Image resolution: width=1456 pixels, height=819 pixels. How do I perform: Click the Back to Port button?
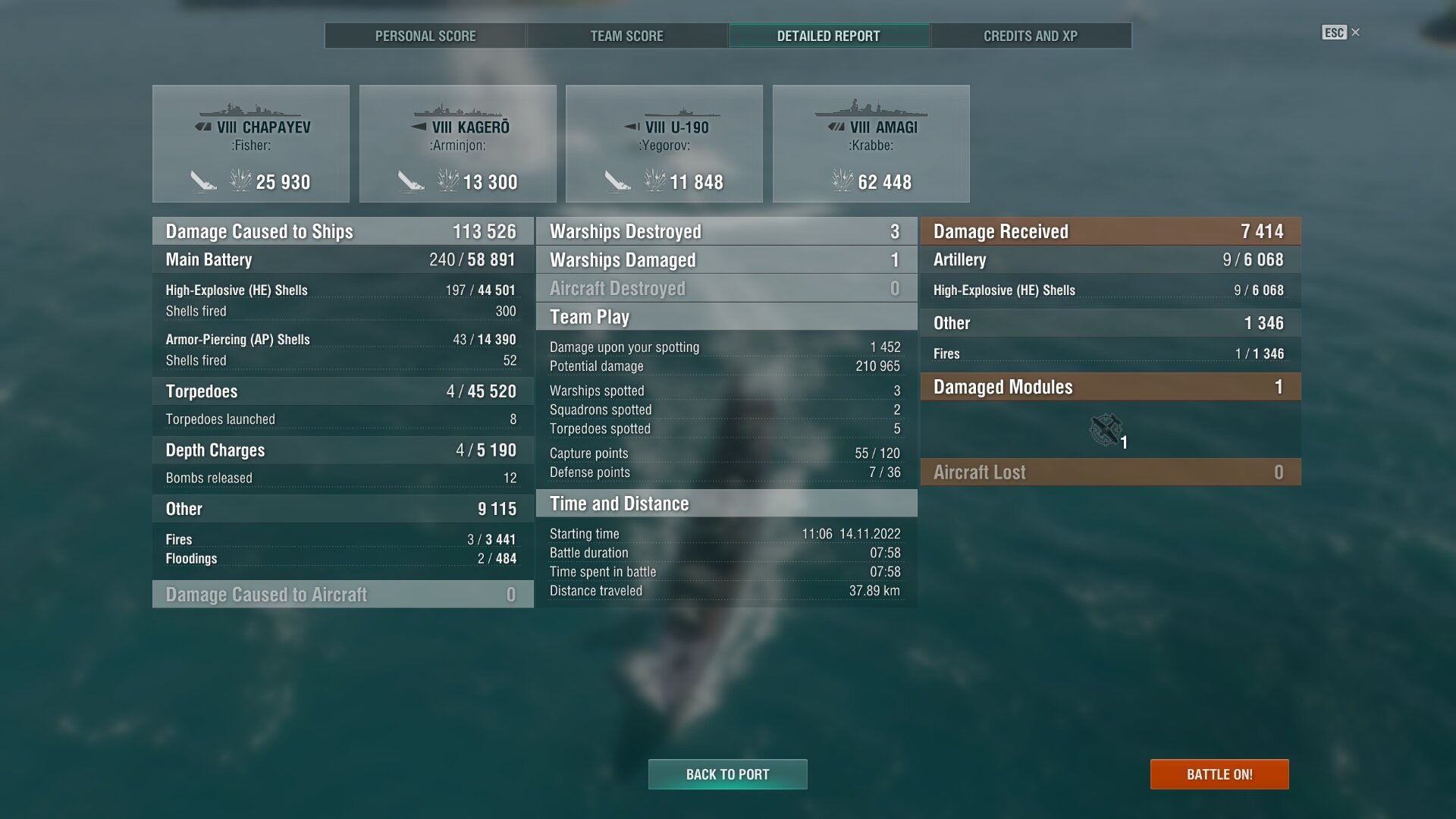(727, 774)
